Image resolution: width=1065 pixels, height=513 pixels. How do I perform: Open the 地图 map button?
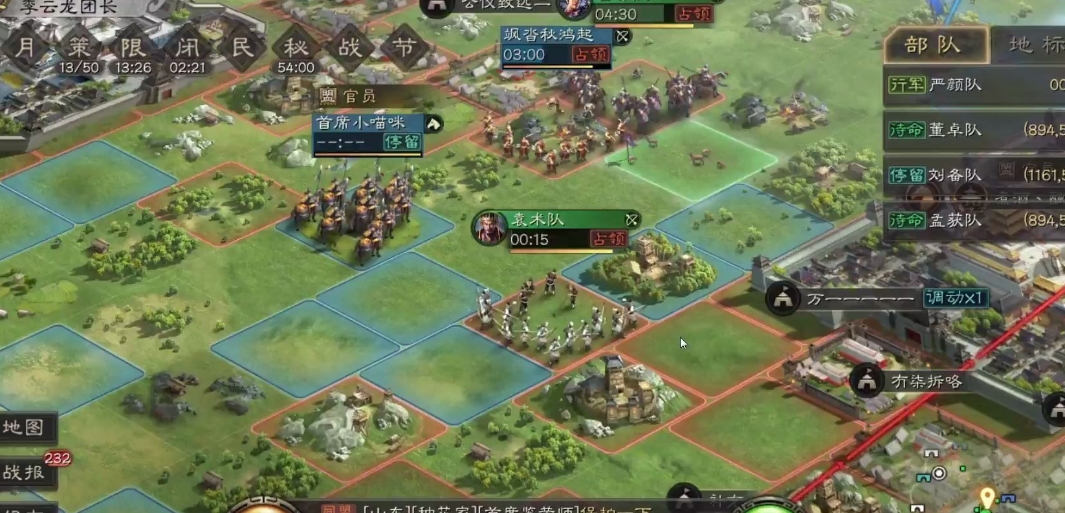(25, 428)
